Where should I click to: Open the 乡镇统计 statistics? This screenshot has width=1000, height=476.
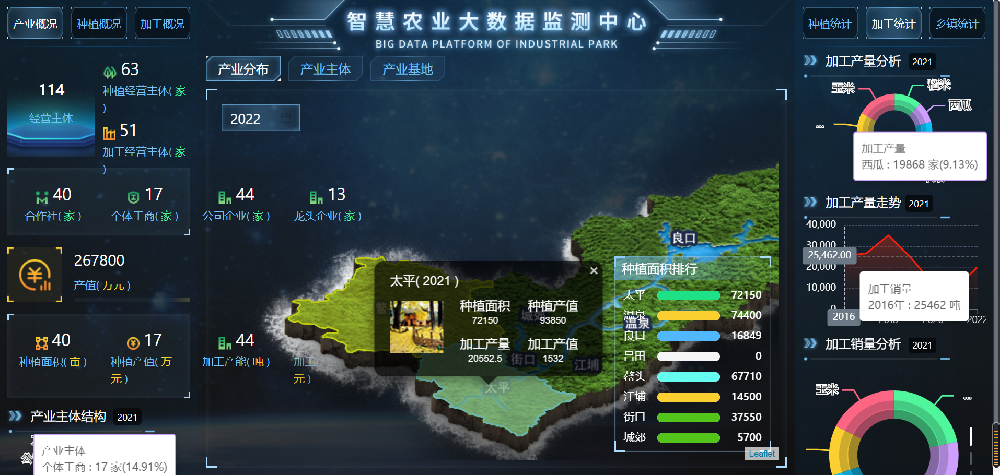point(955,23)
